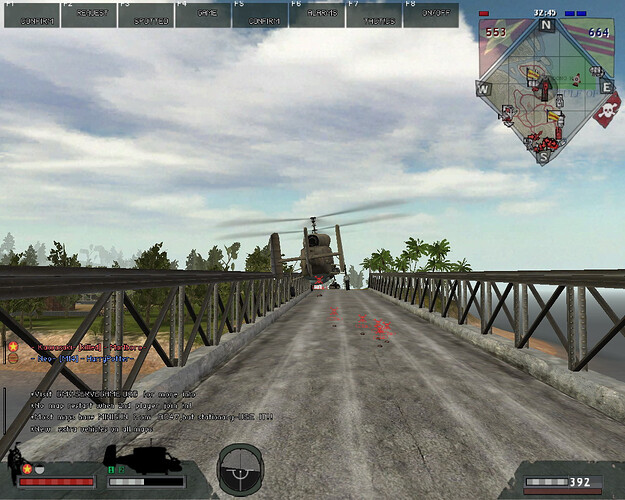This screenshot has height=500, width=625.
Task: Click the diamond-shaped minimap
Action: point(544,88)
